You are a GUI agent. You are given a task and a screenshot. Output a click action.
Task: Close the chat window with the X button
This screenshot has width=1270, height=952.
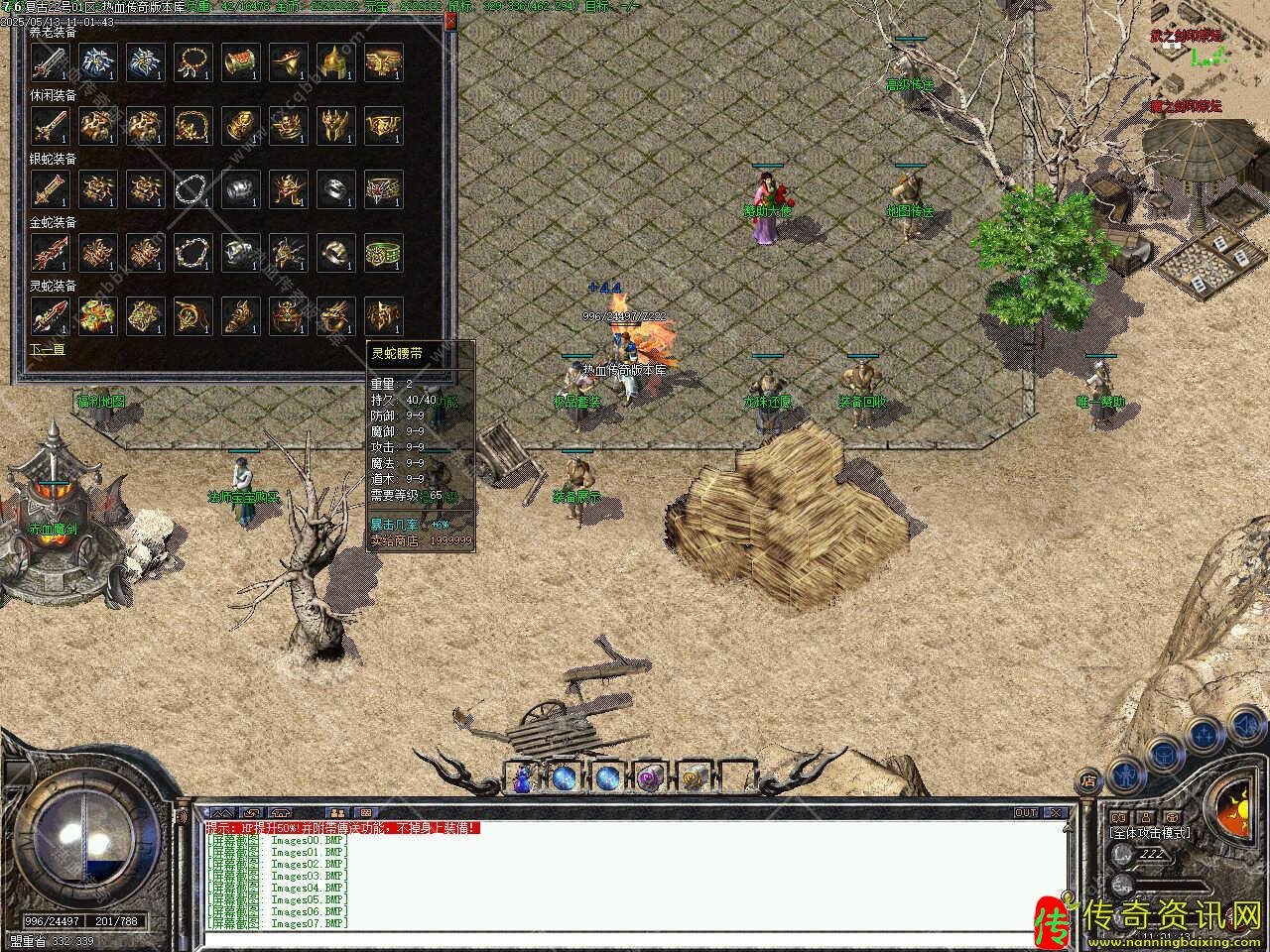point(1056,813)
